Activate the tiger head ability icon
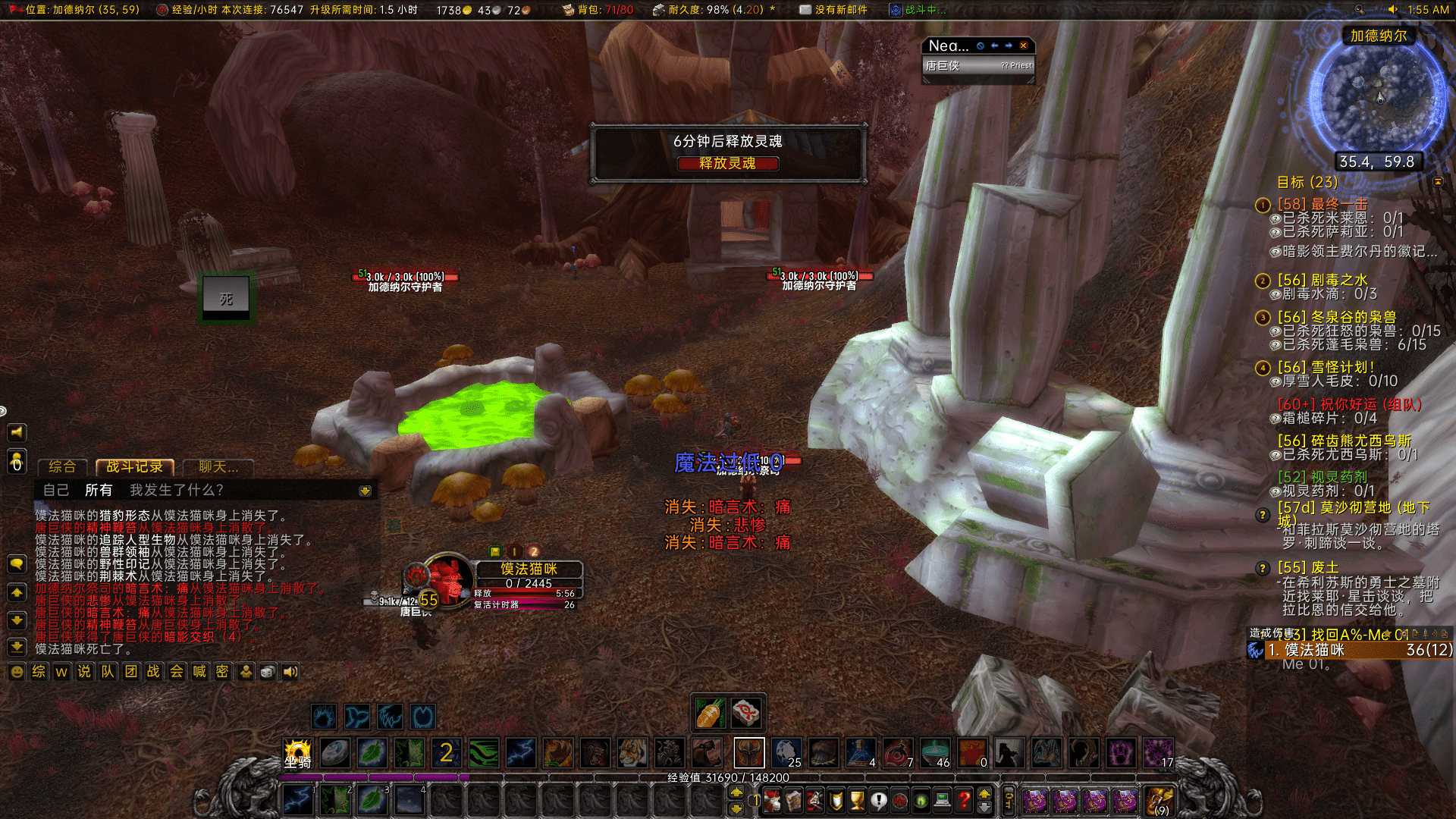Viewport: 1456px width, 819px height. point(632,753)
